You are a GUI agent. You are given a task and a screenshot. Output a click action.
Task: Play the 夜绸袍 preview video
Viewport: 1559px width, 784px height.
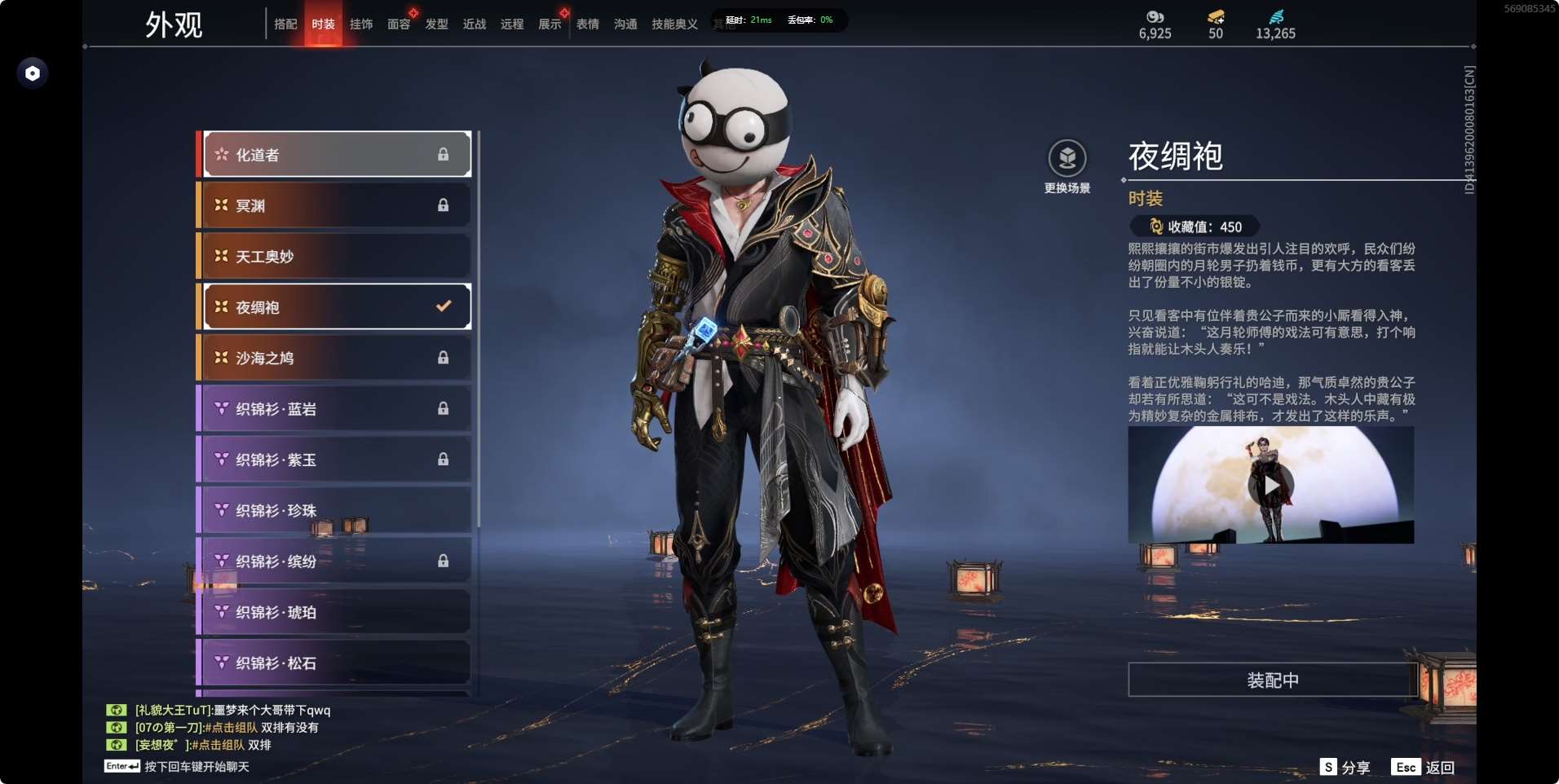(1270, 486)
